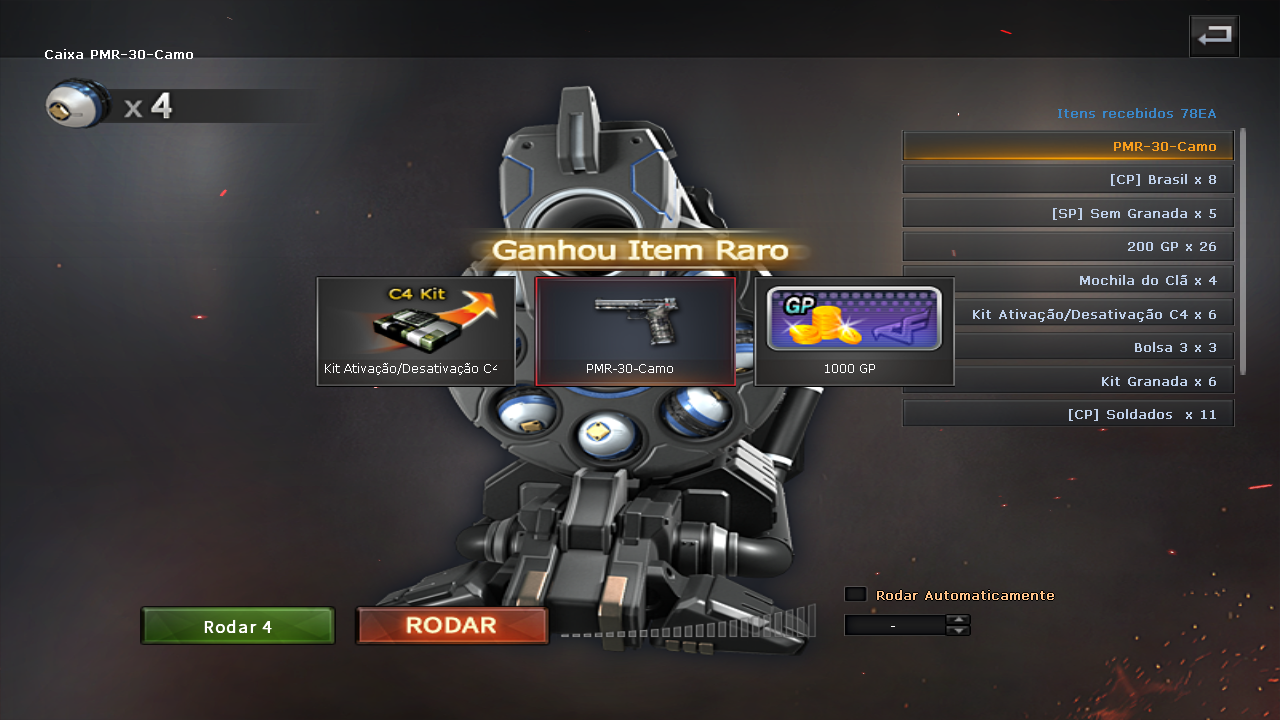Image resolution: width=1280 pixels, height=720 pixels.
Task: Select PMR-30-Camo in the received items list
Action: pos(1067,145)
